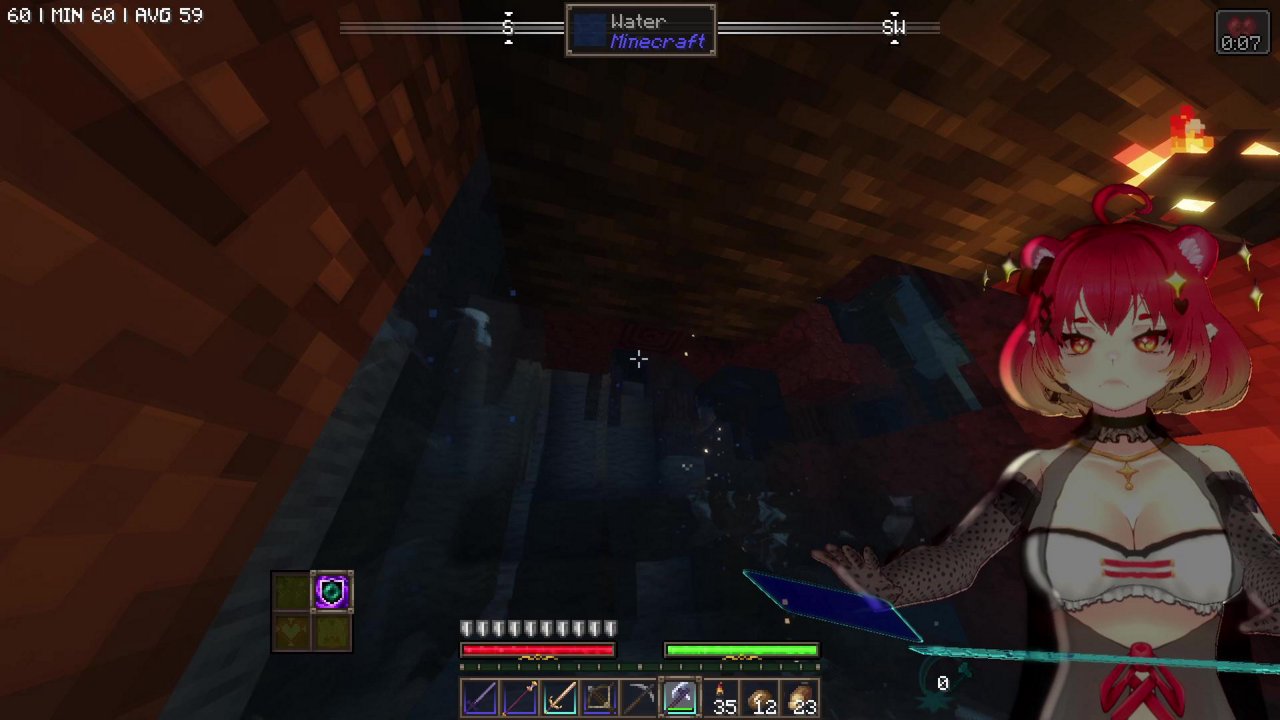Select the enchanted sword in hotbar slot one

[480, 698]
